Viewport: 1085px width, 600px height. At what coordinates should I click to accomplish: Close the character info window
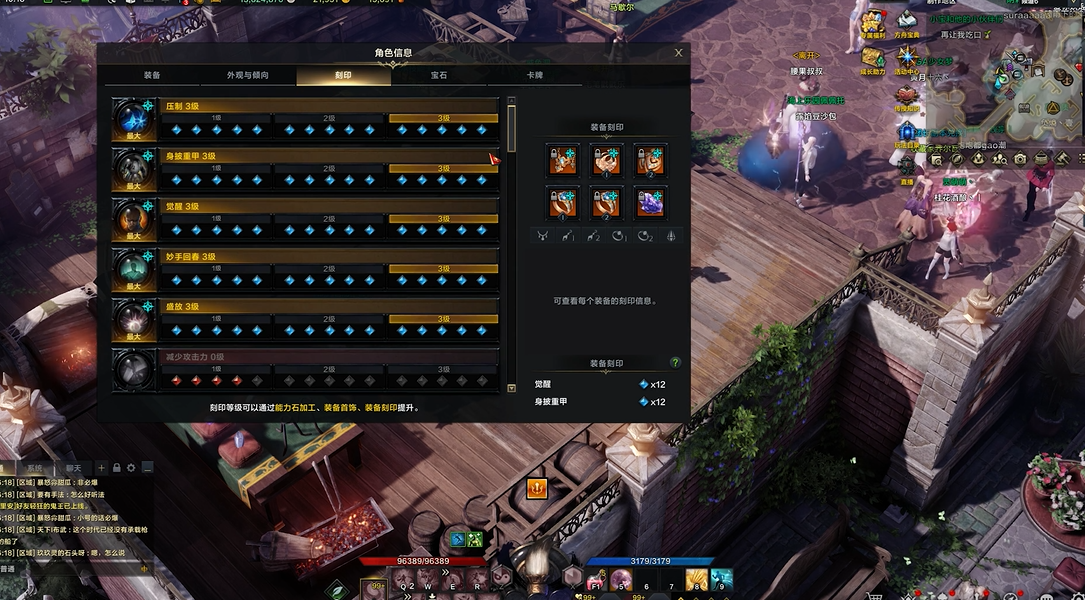679,53
